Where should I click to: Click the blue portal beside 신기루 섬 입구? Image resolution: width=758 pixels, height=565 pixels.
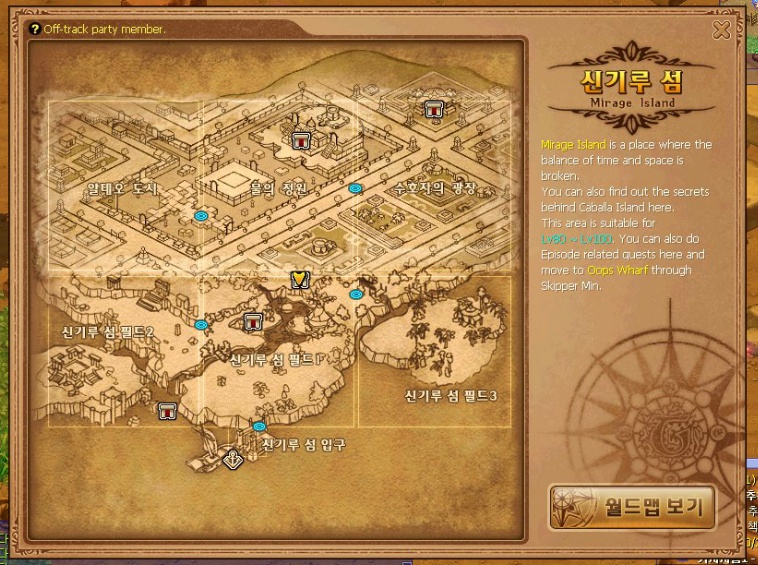(260, 426)
